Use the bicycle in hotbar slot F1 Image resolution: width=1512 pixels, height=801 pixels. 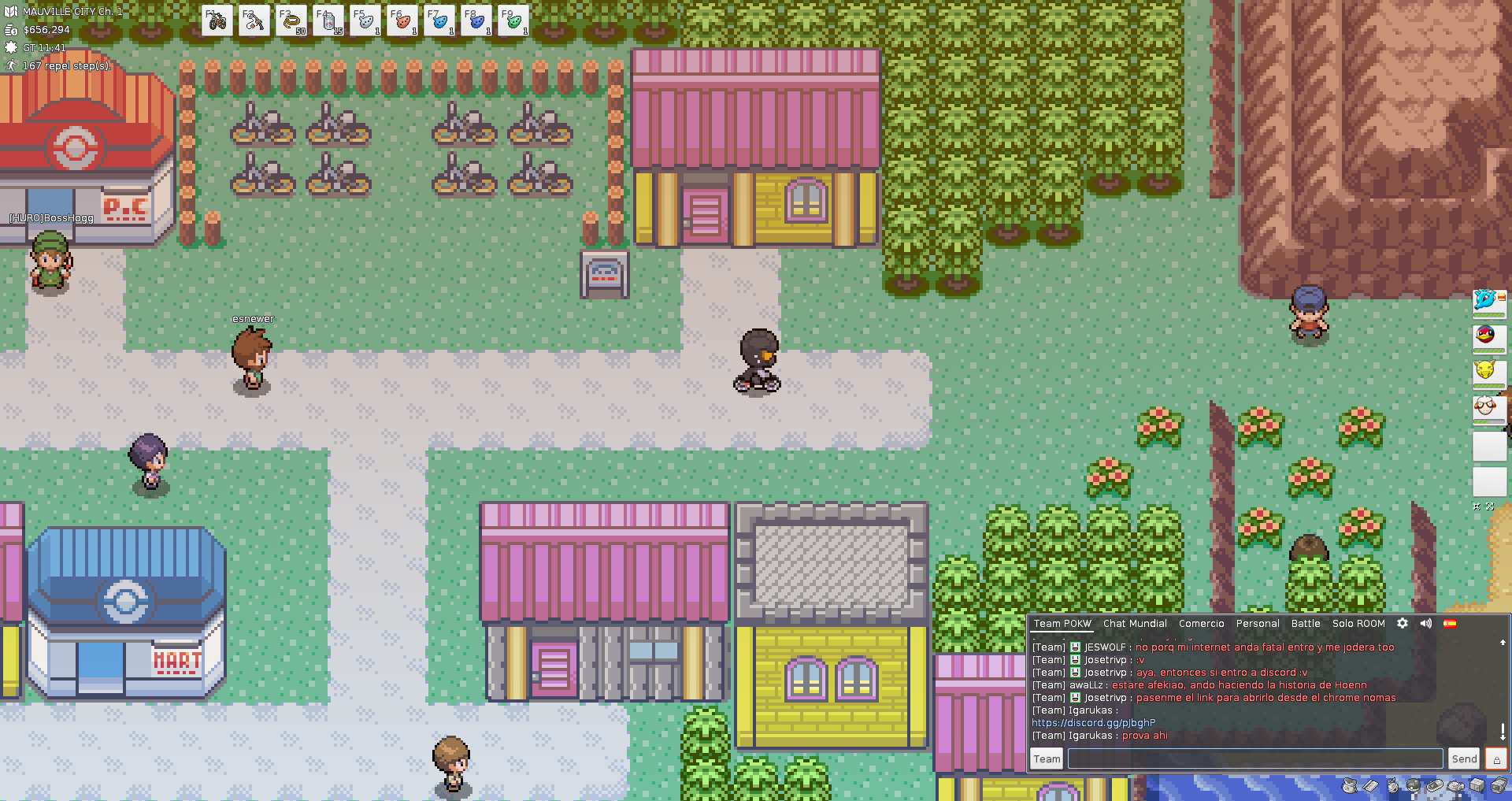pyautogui.click(x=217, y=21)
